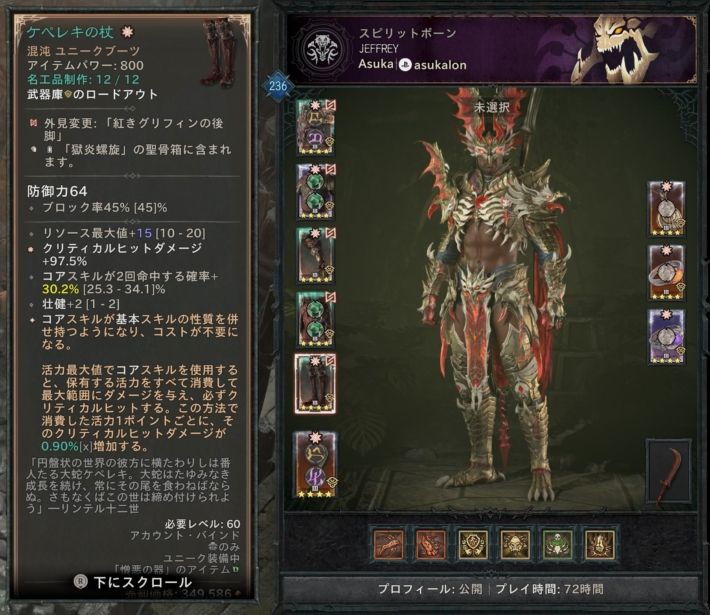Select the ring slot with purple background
The image size is (710, 615).
click(666, 335)
